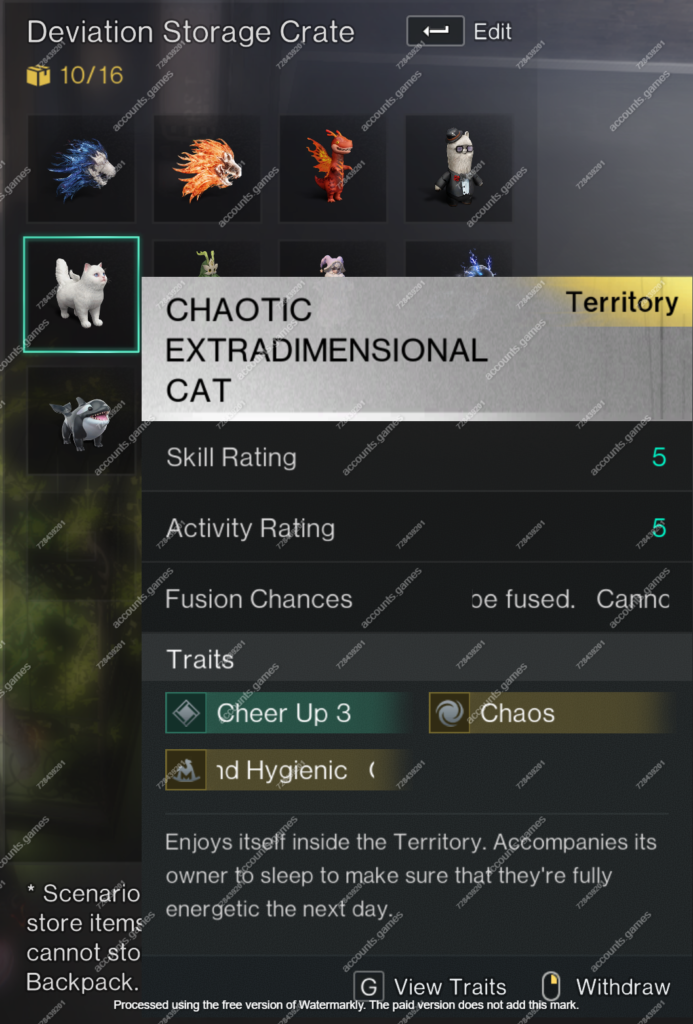Viewport: 693px width, 1024px height.
Task: Choose the orange flaming beast head slot
Action: pos(207,168)
